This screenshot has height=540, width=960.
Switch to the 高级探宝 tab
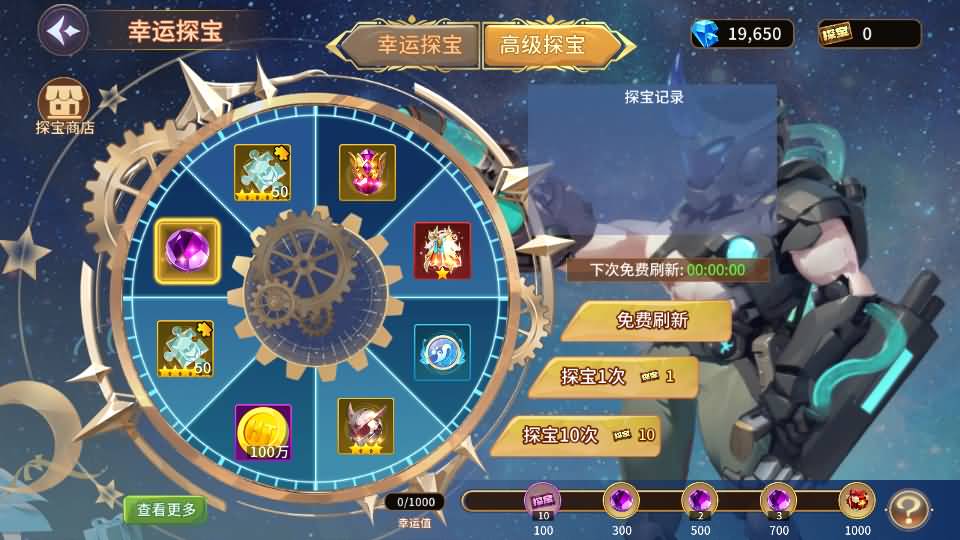click(543, 45)
